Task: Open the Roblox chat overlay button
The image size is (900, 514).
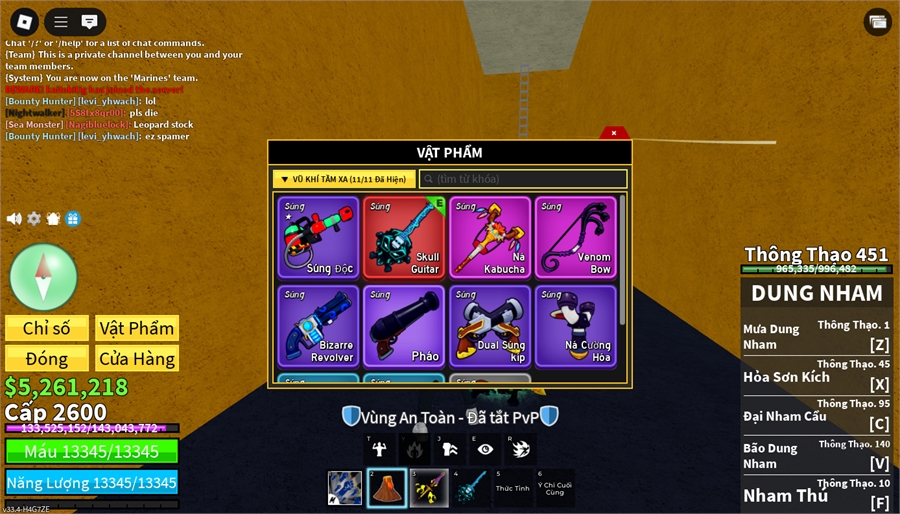Action: click(x=89, y=21)
